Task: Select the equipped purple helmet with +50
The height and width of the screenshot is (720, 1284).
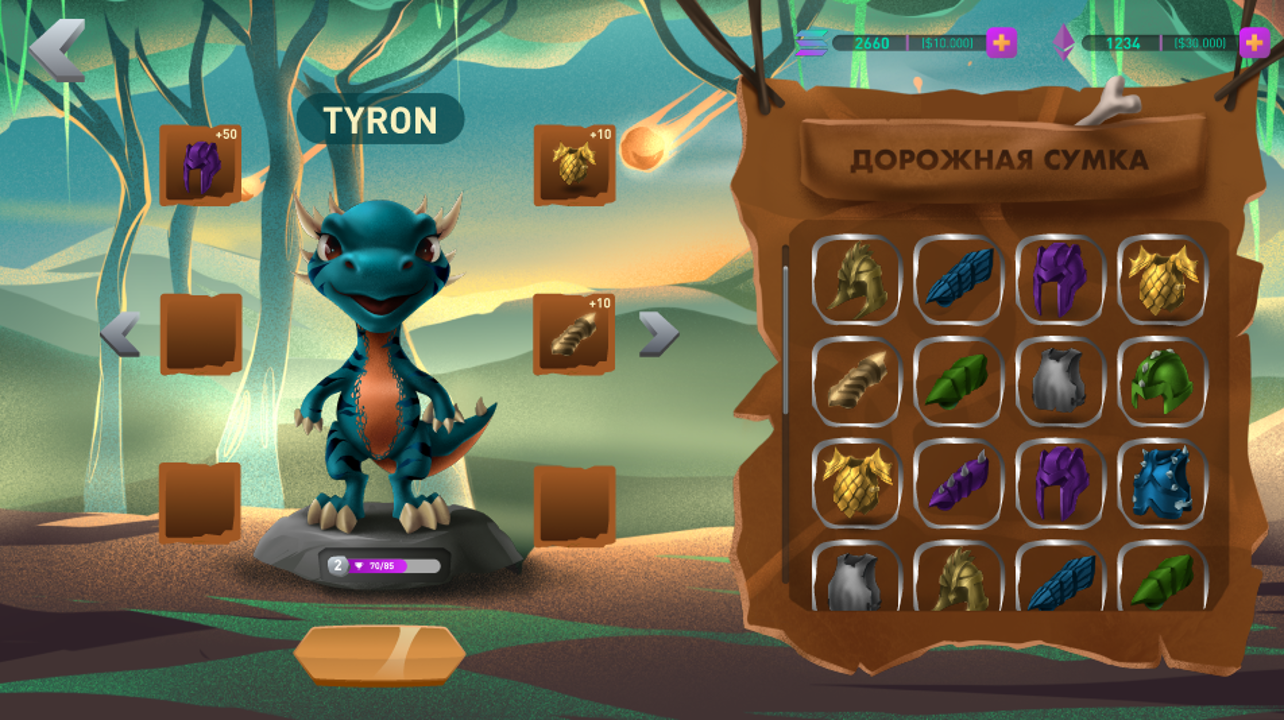Action: click(x=200, y=166)
